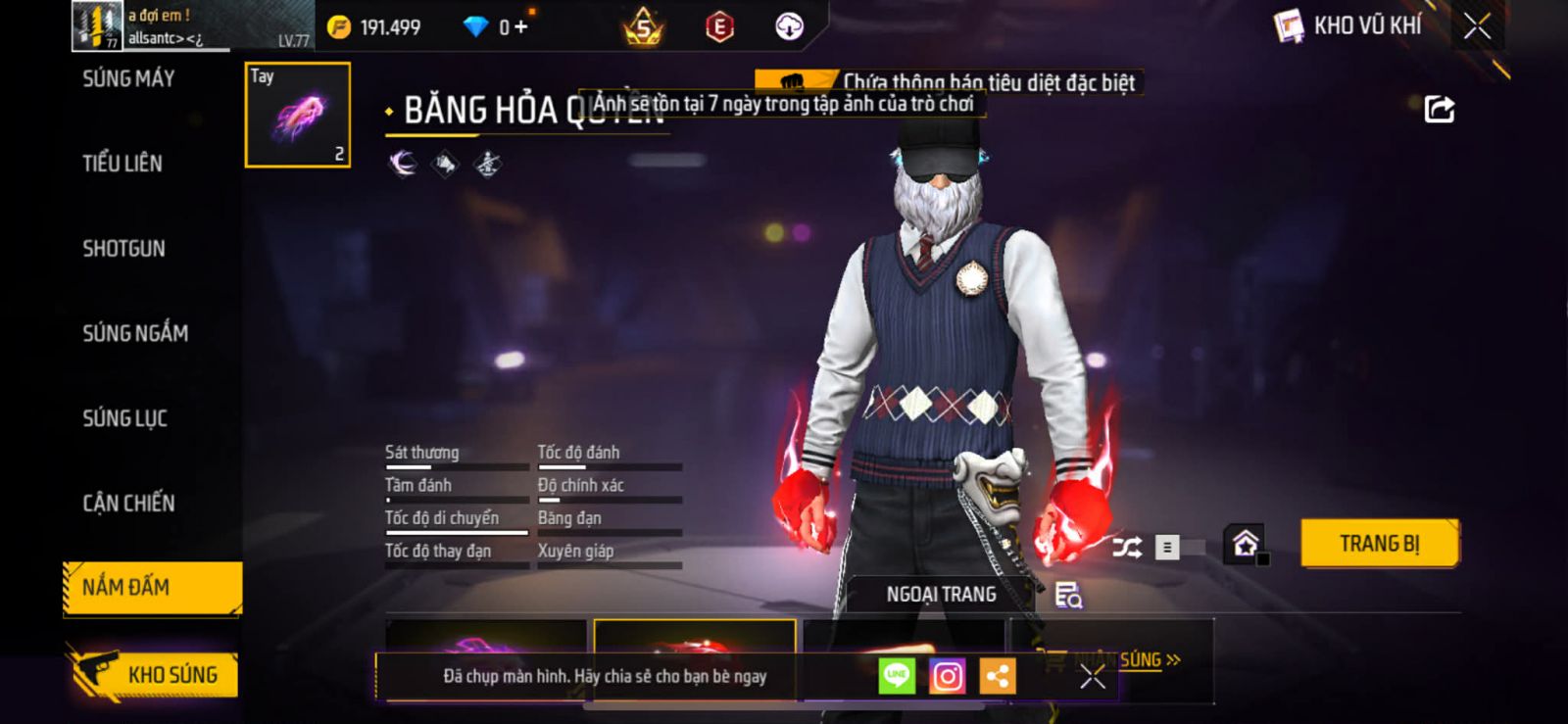Screen dimensions: 1568x724
Task: Select the SÚNG MÁY weapon category
Action: (x=128, y=79)
